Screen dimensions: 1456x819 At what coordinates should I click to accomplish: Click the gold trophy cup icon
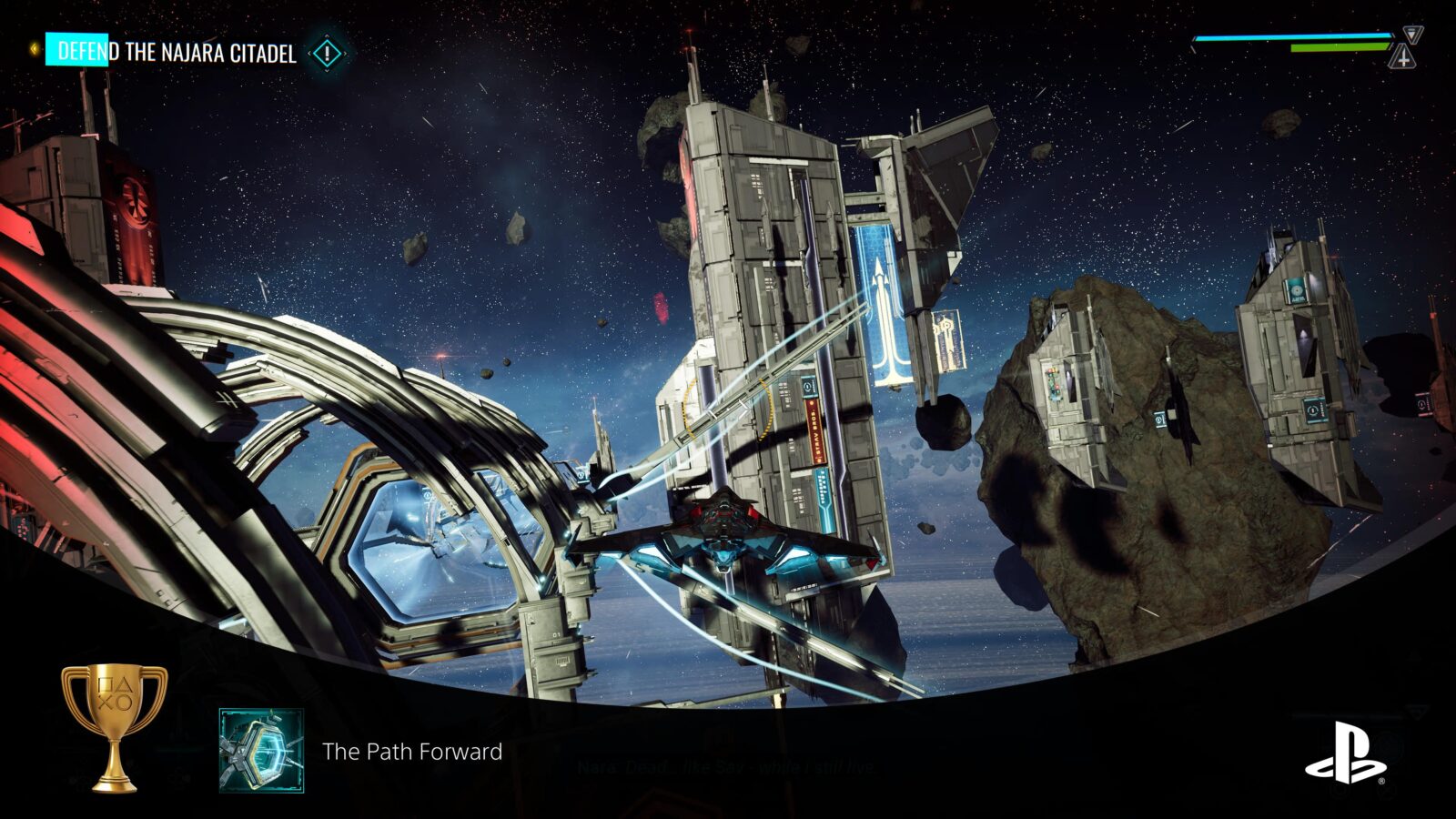114,725
